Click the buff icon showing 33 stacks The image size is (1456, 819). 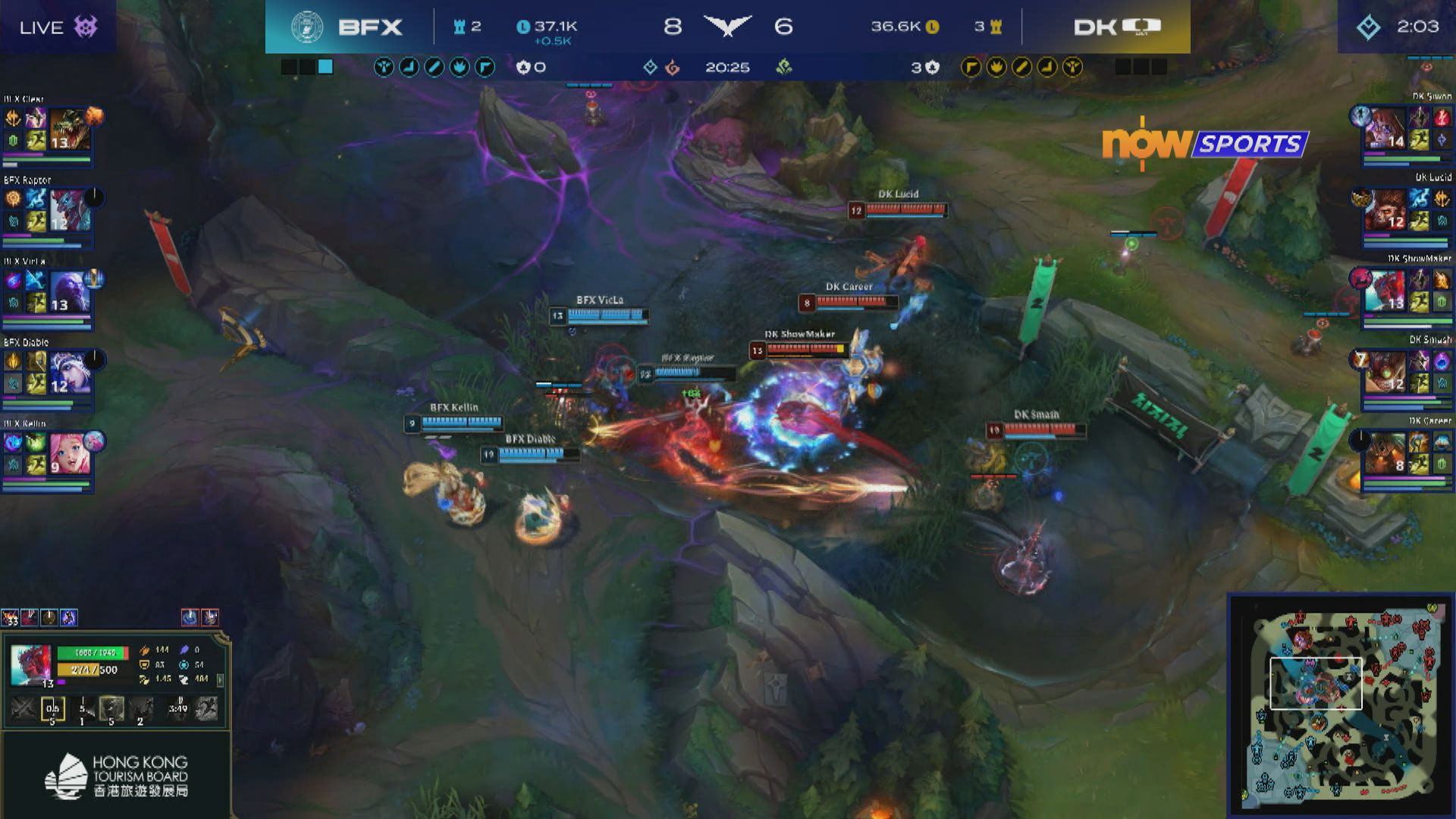point(11,618)
